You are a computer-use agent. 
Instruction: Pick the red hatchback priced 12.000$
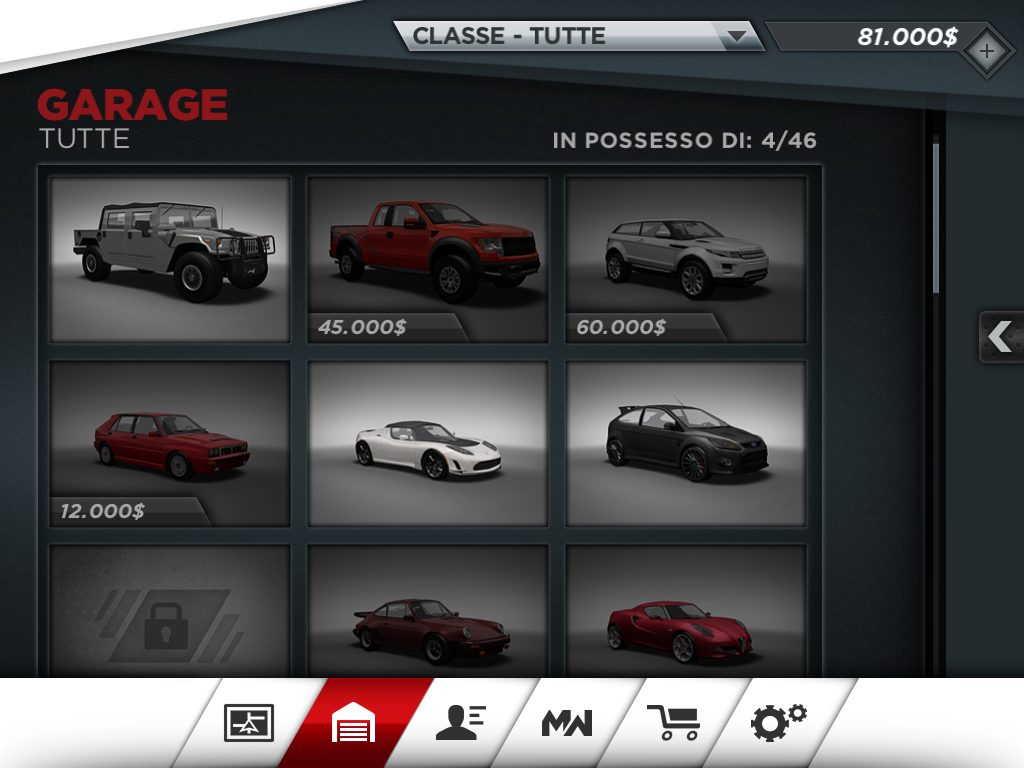(x=170, y=443)
